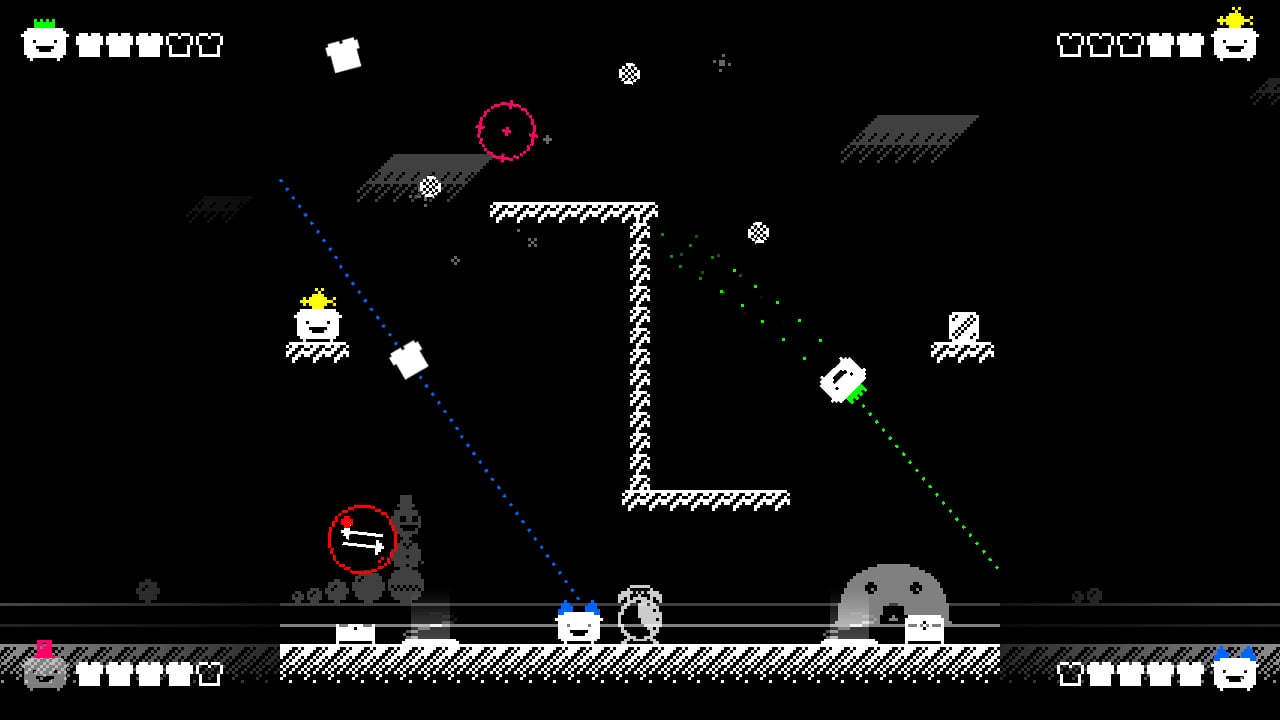Select the pink-hatted player portrait bottom left

(x=44, y=672)
